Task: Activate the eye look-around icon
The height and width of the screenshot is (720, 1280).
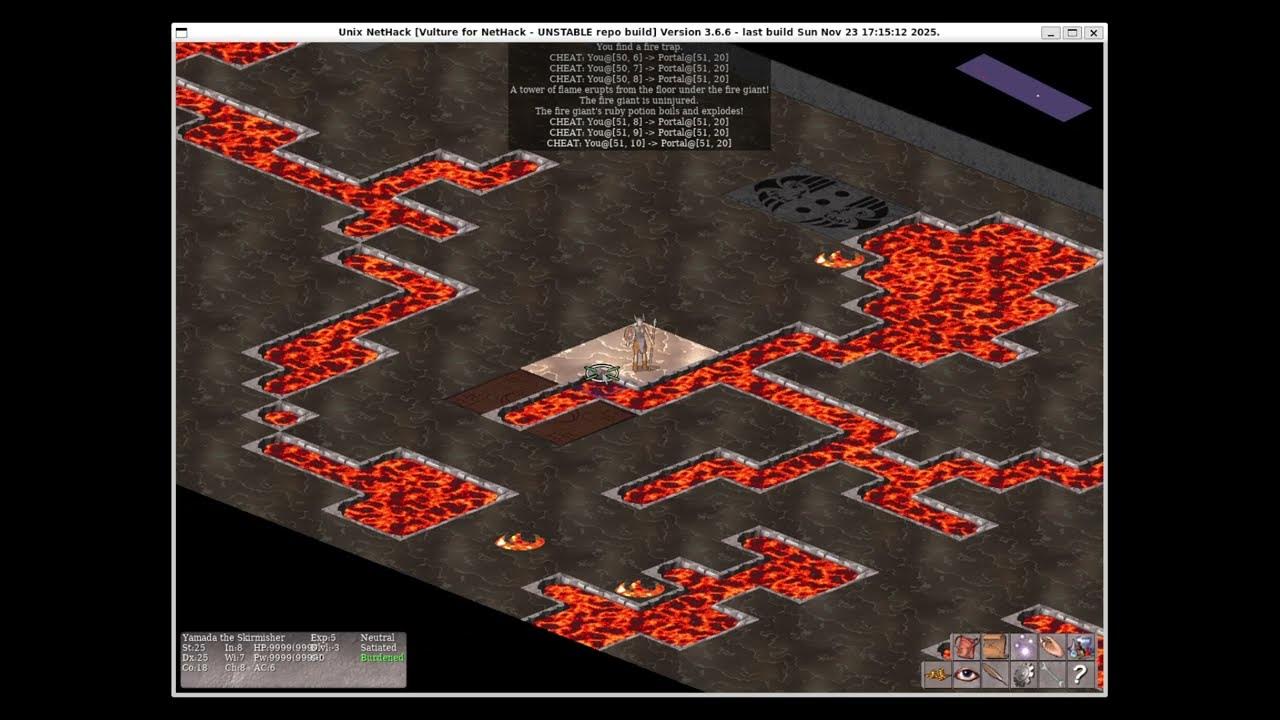Action: (x=966, y=675)
